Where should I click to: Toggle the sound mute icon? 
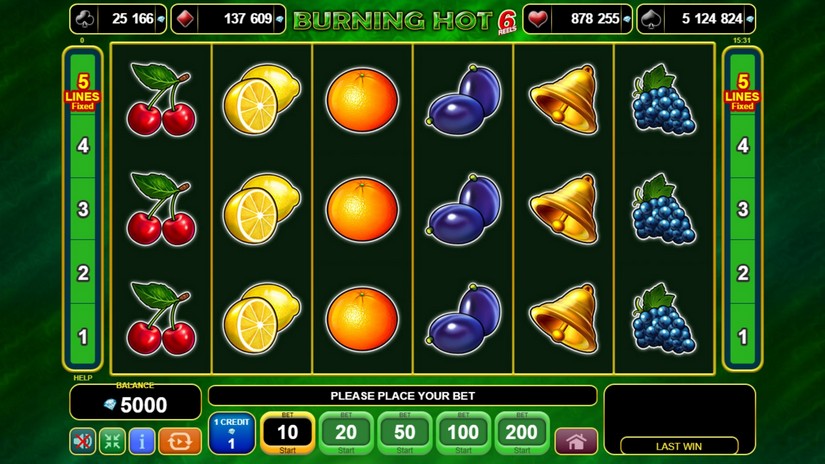click(83, 441)
